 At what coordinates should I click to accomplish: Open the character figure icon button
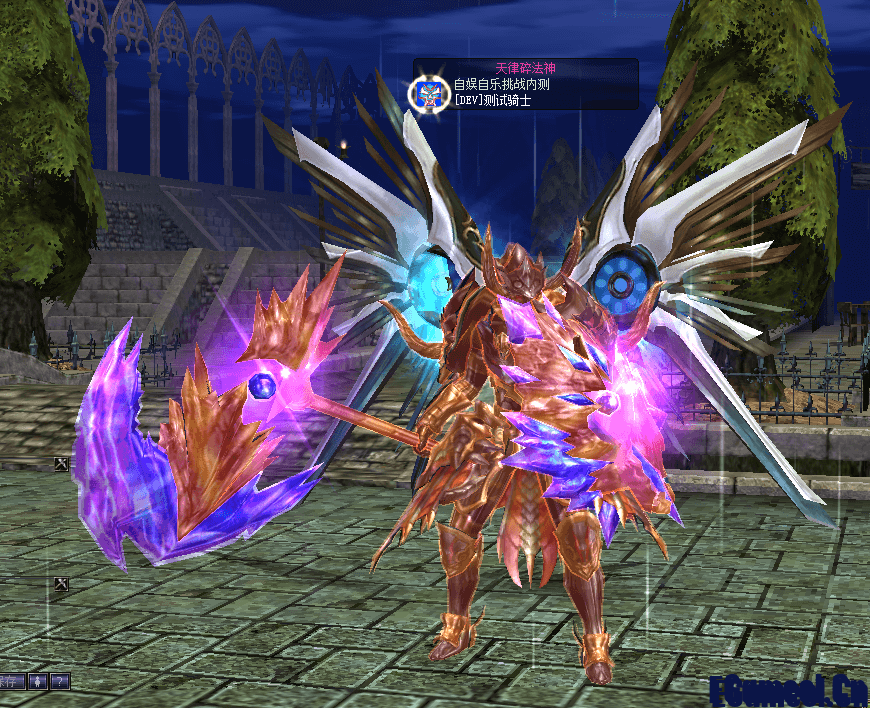(x=37, y=682)
